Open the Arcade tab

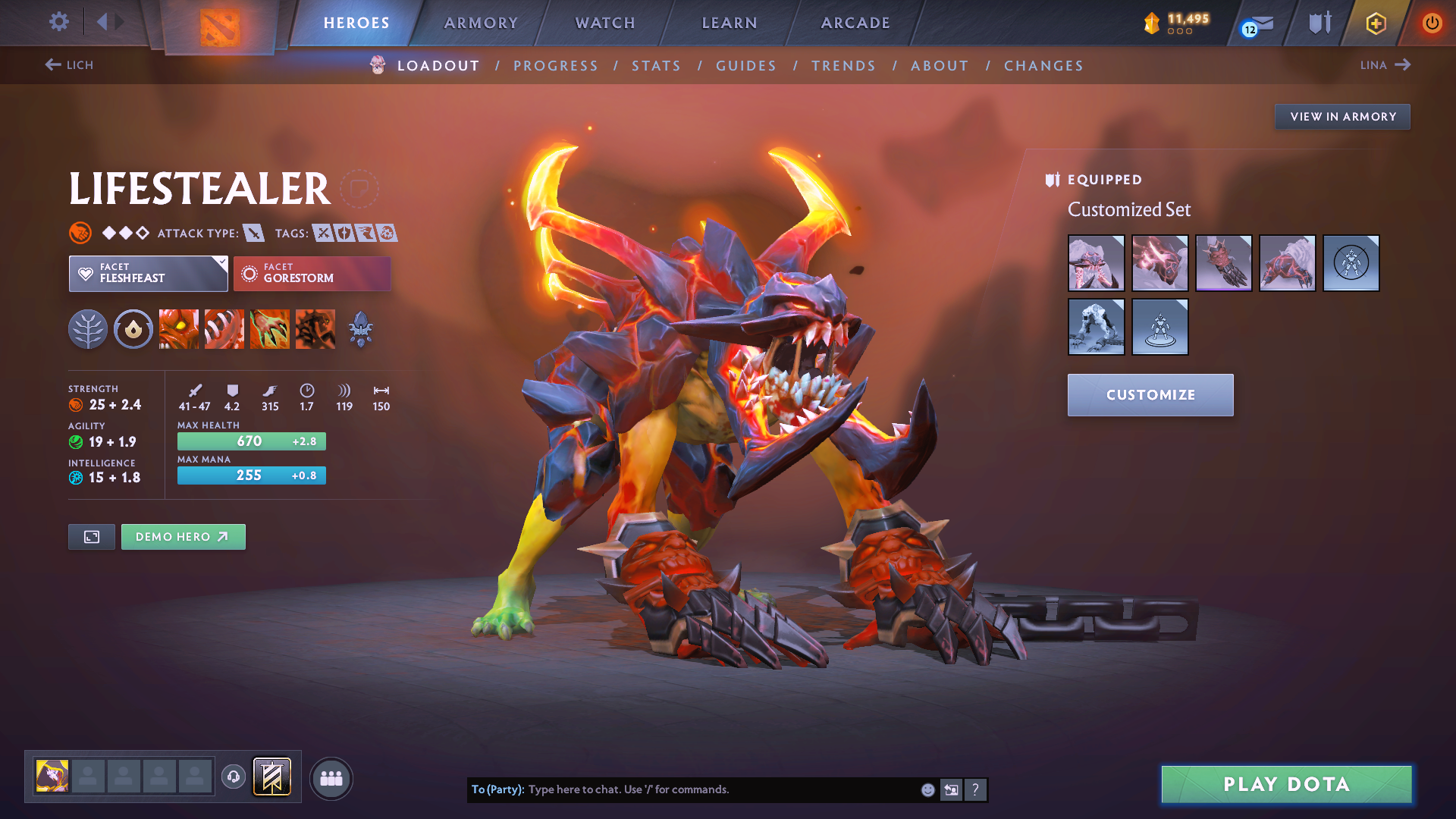(x=855, y=23)
